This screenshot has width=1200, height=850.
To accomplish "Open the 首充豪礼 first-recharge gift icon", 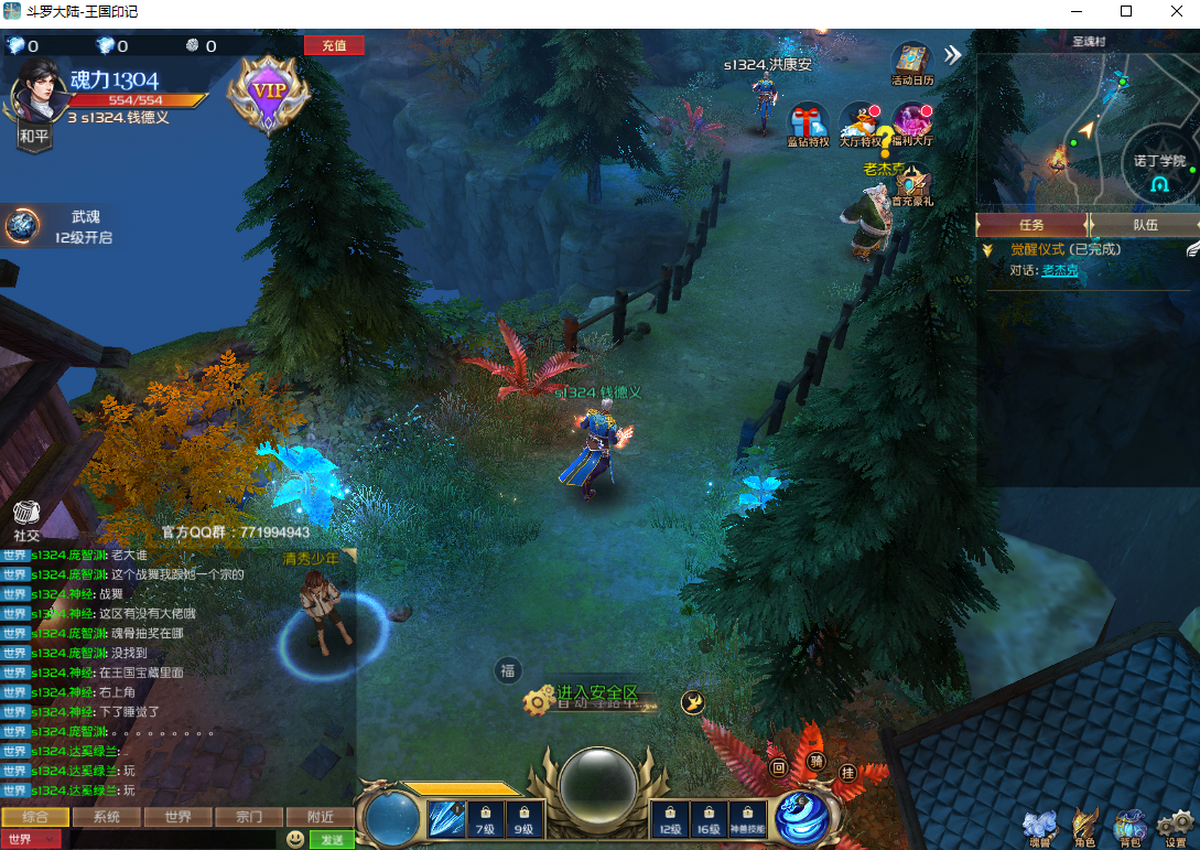I will (912, 183).
